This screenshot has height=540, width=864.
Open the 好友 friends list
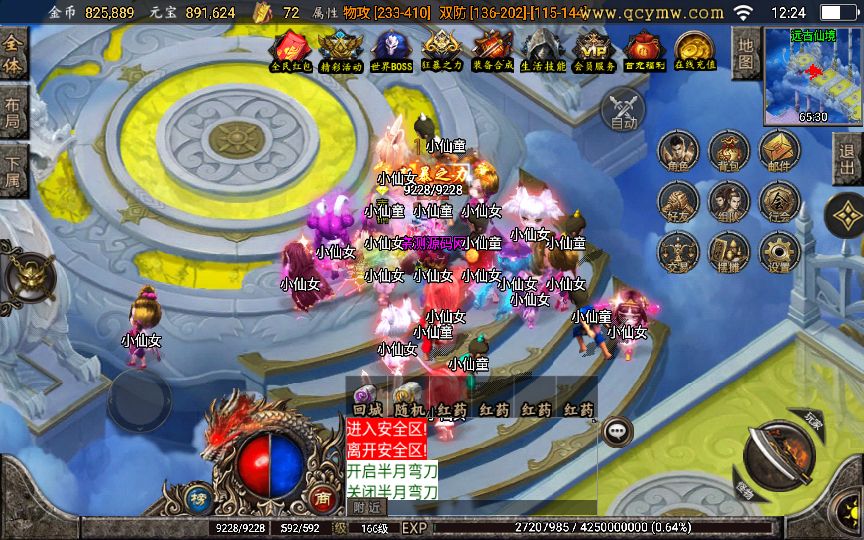click(679, 202)
